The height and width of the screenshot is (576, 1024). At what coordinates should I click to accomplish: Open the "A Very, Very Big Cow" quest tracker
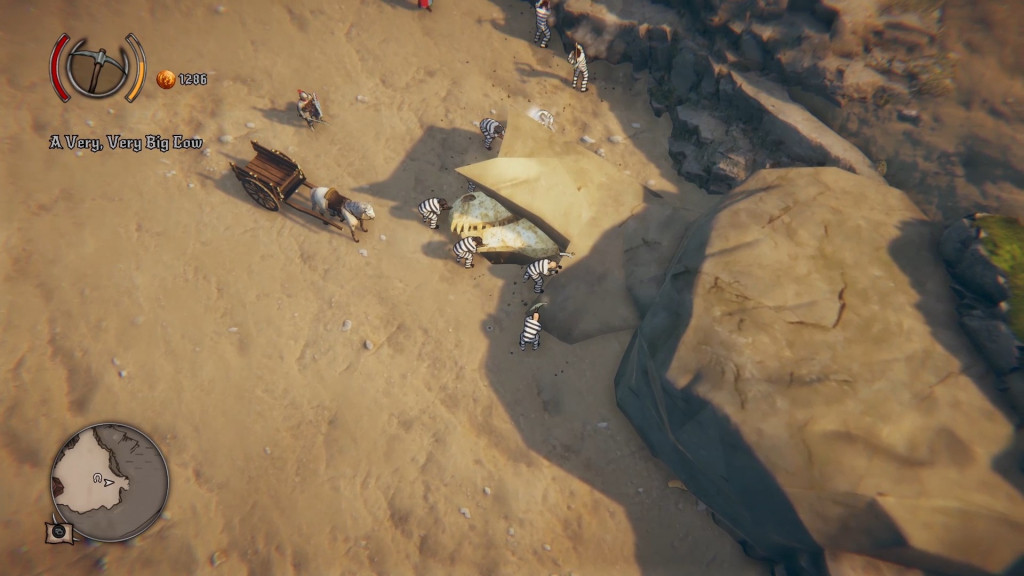coord(126,143)
